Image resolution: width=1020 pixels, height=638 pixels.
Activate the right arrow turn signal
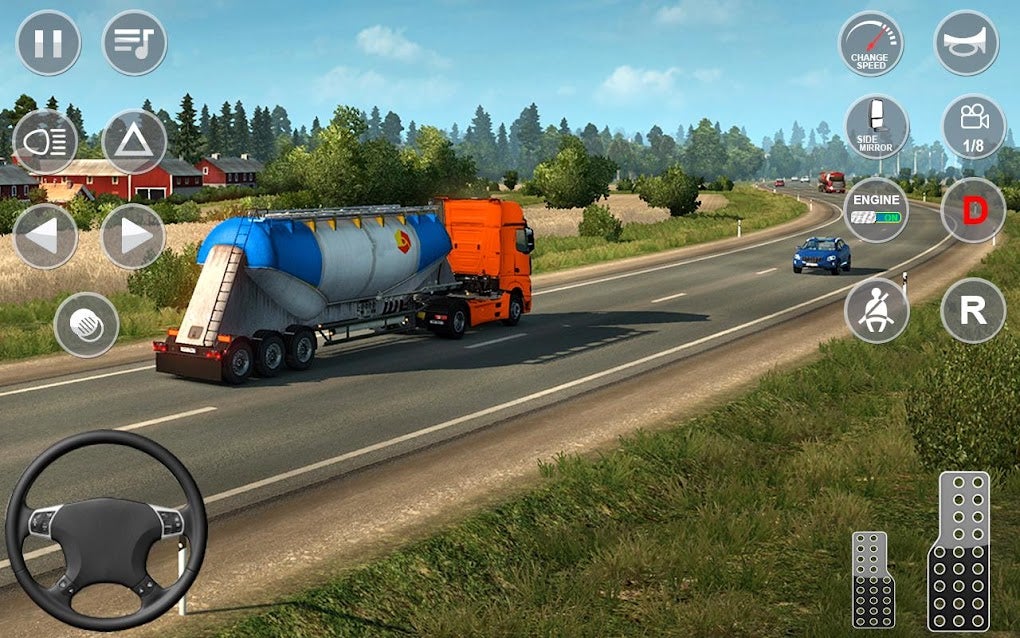tap(133, 236)
